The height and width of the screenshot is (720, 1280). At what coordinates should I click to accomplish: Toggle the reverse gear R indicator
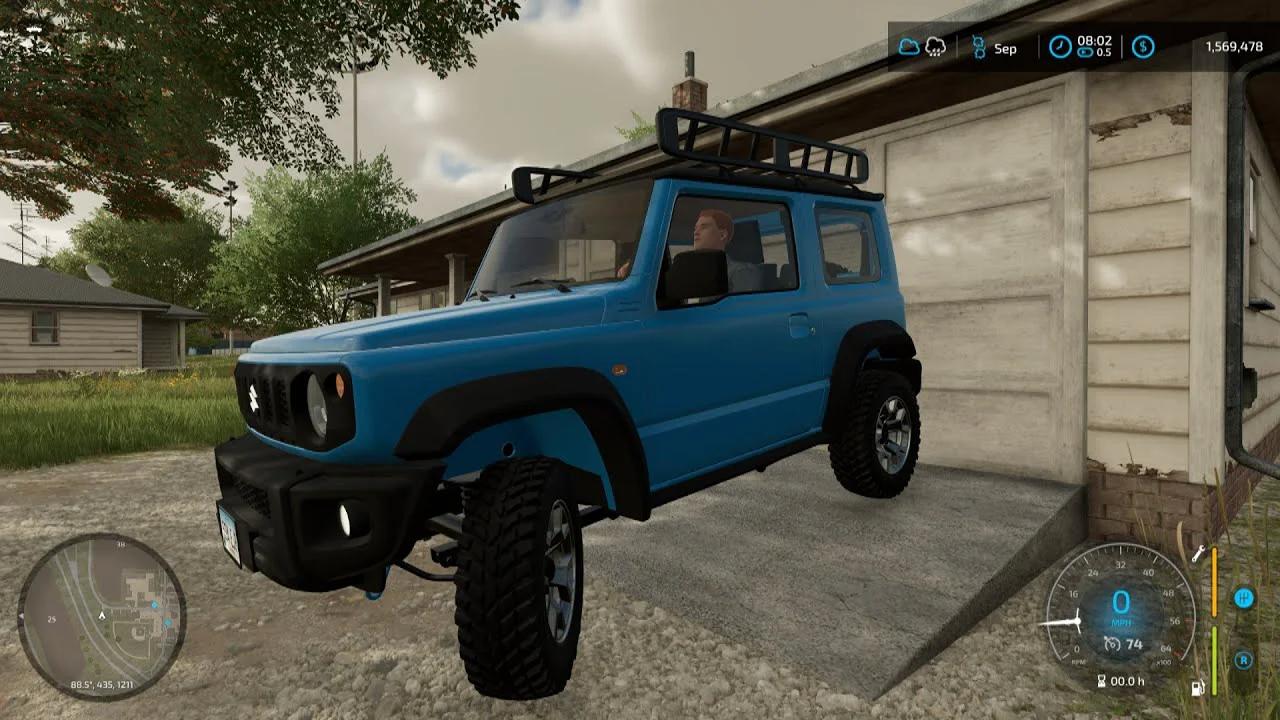(1243, 660)
